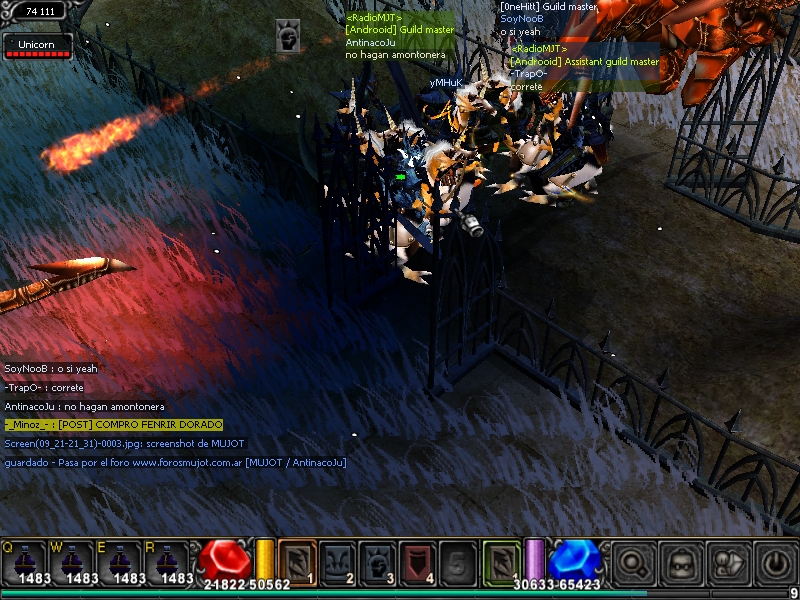
Task: Open the magnifying glass button
Action: (634, 563)
